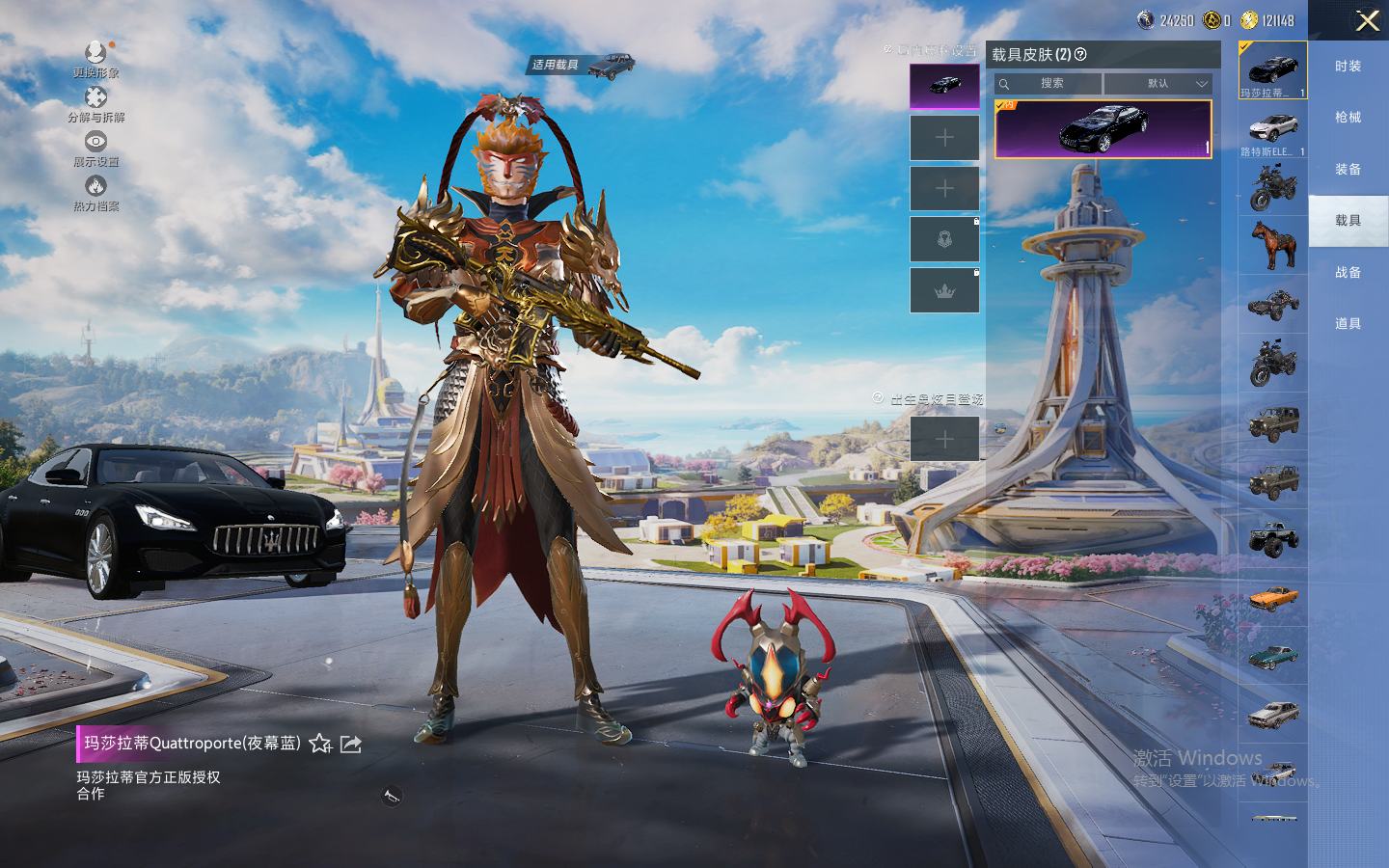Open the 枪械 firearms tab
1389x868 pixels.
coord(1348,118)
